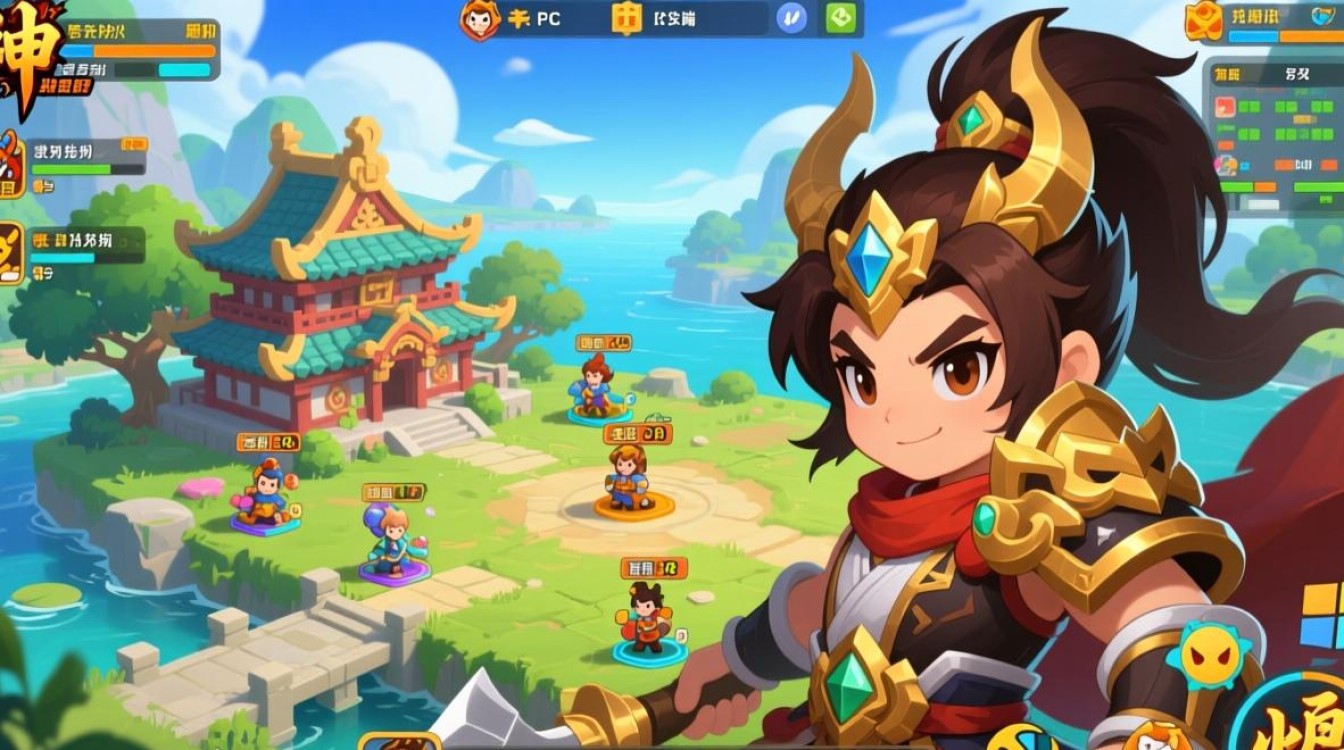Toggle the blue wing badge next to the coin bar

(790, 18)
